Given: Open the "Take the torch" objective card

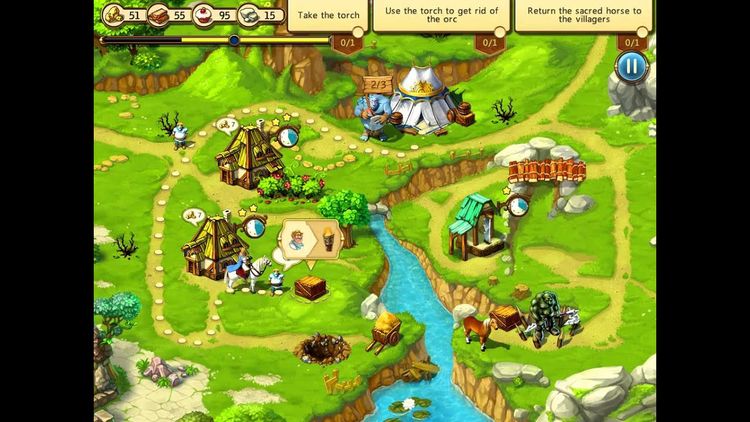Looking at the screenshot, I should (328, 17).
